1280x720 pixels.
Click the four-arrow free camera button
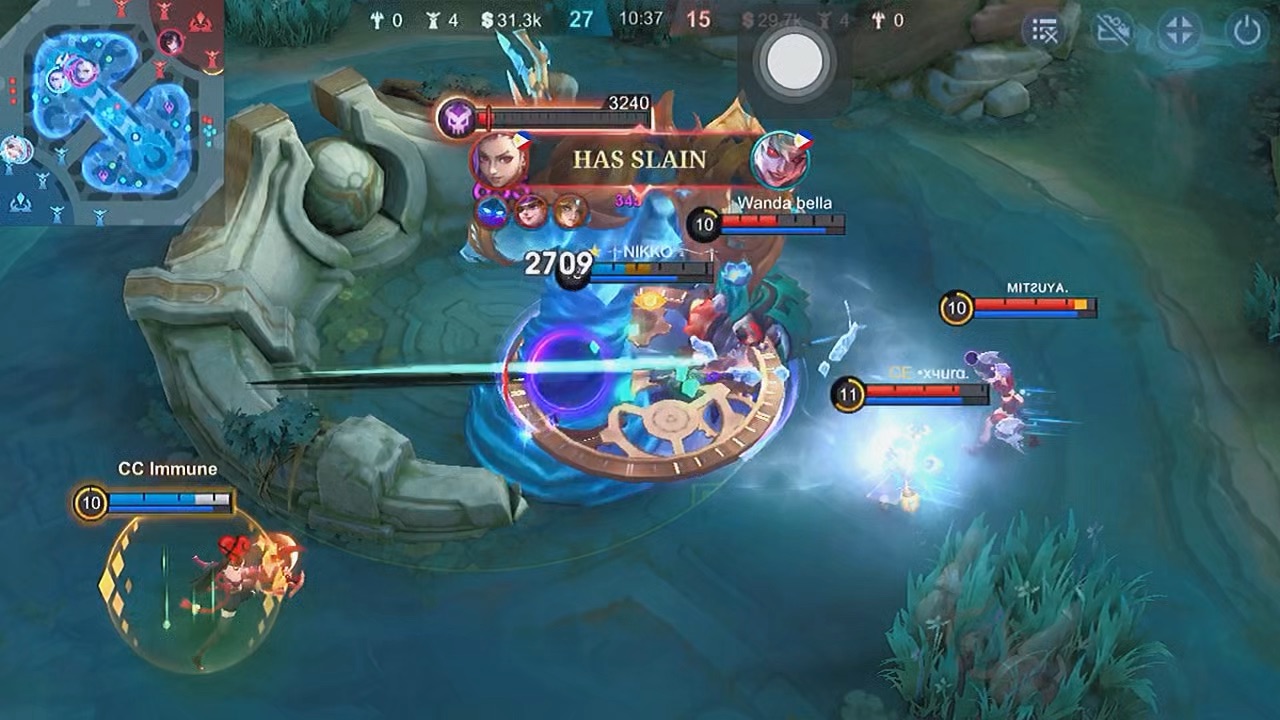[x=1179, y=32]
